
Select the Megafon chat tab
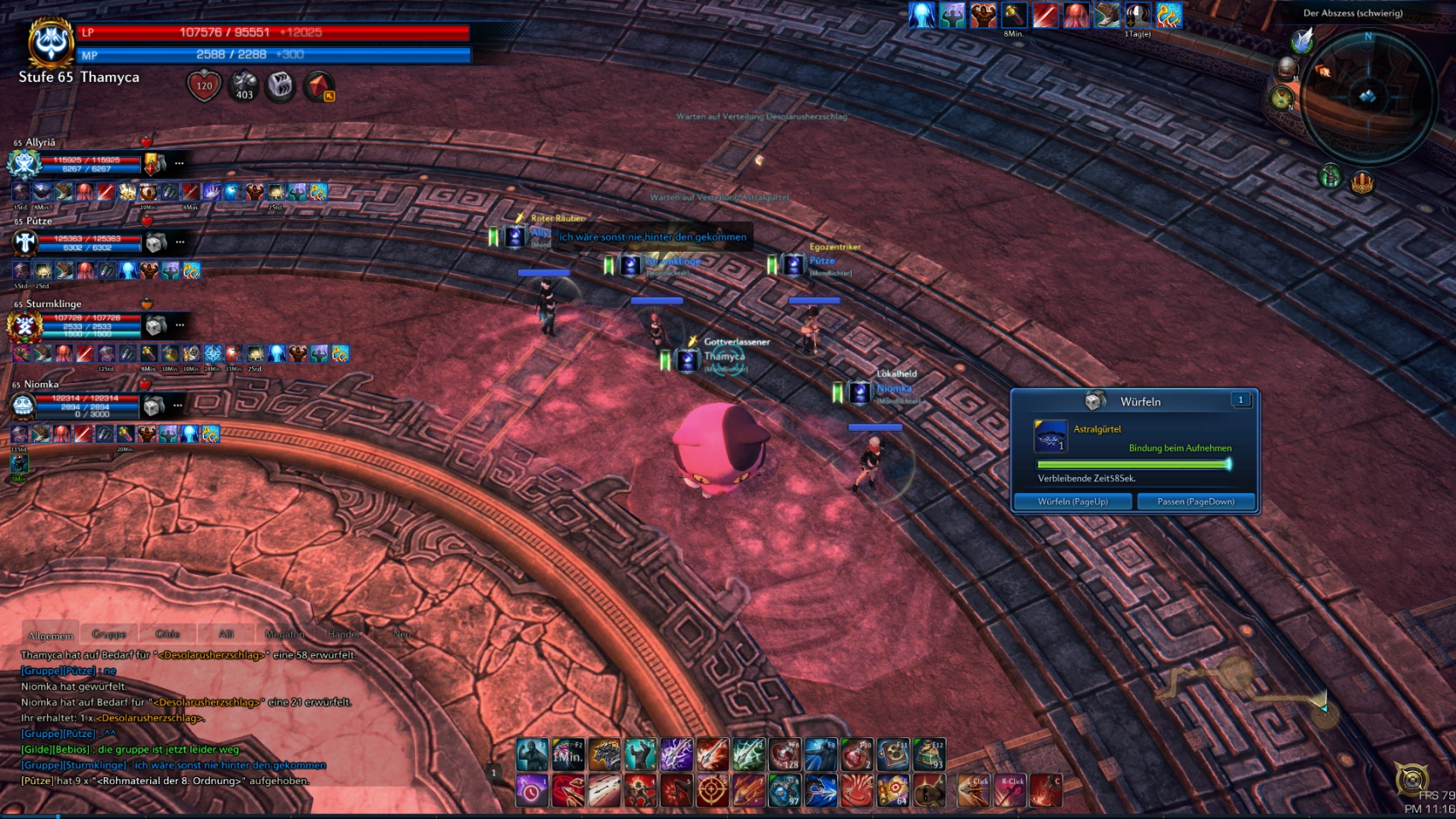tap(284, 634)
